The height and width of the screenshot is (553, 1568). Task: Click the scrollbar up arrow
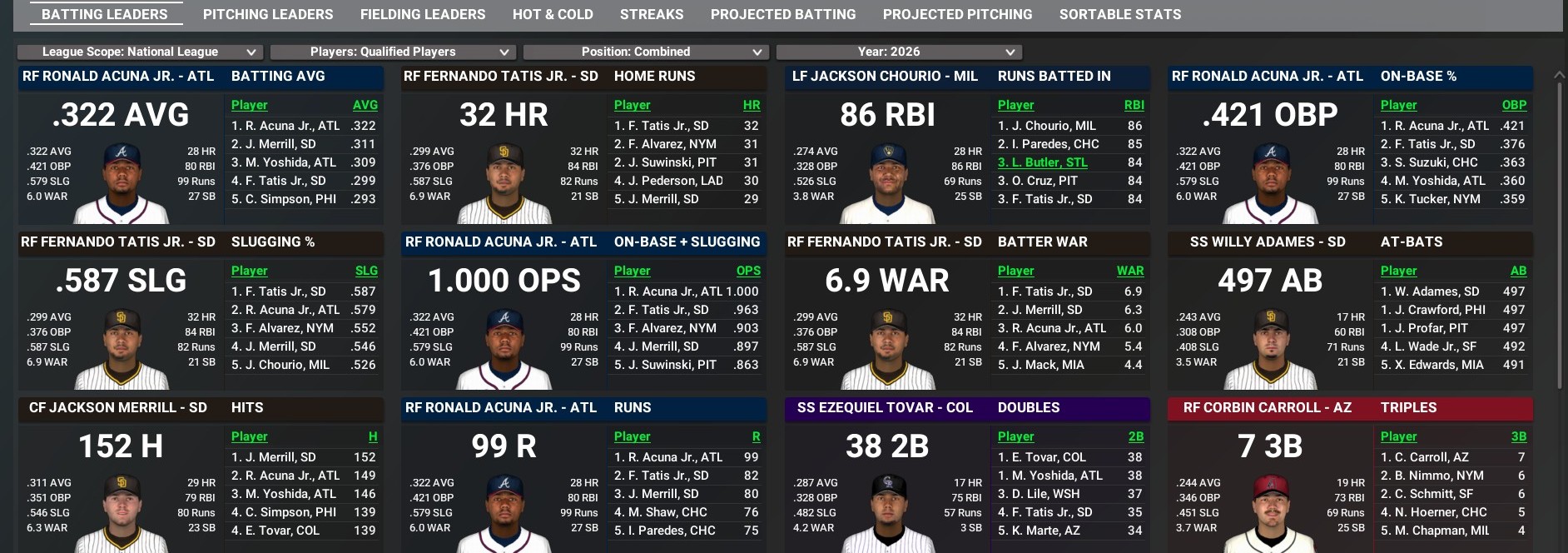pos(1560,75)
